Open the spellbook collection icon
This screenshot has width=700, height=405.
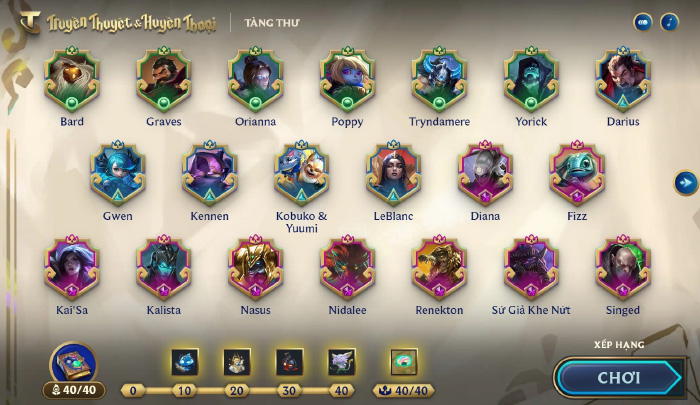(73, 364)
